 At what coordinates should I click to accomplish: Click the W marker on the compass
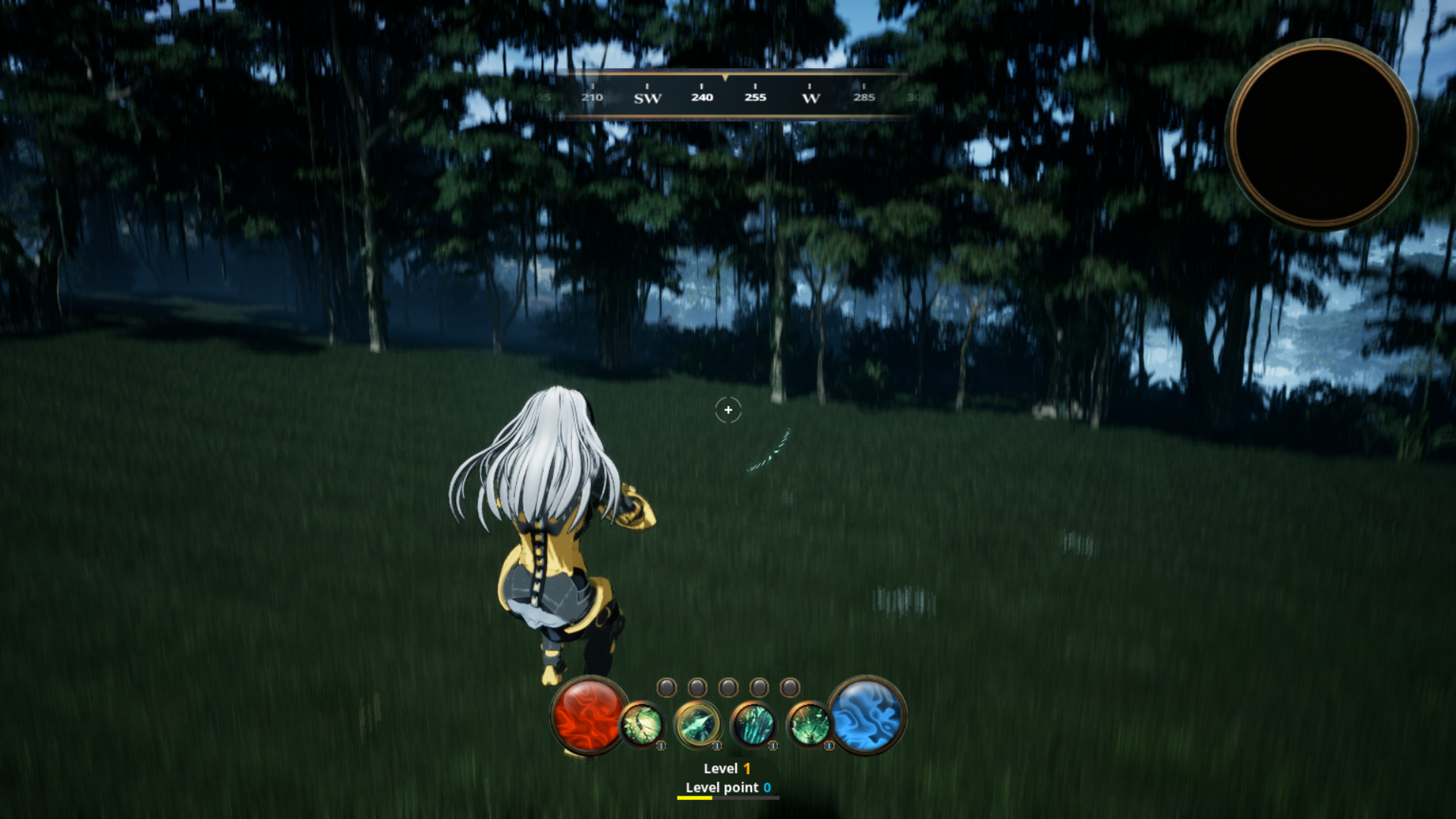tap(810, 97)
